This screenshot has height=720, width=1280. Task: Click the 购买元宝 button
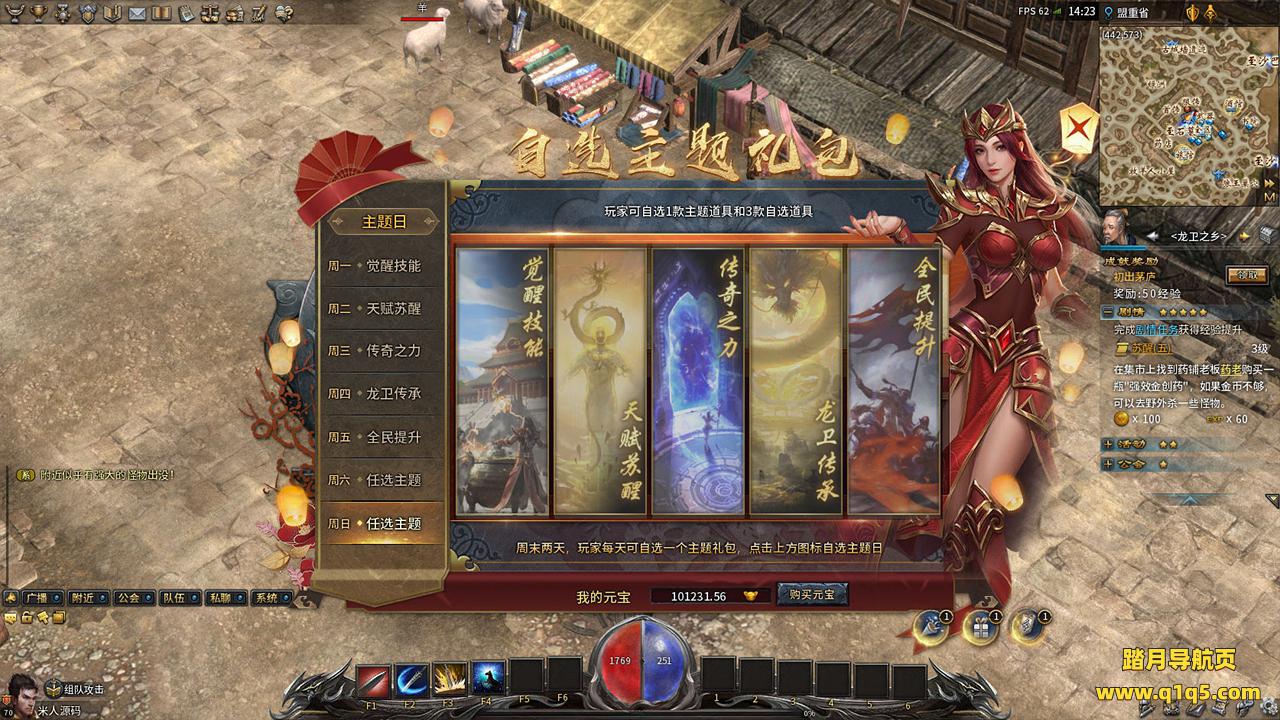812,594
